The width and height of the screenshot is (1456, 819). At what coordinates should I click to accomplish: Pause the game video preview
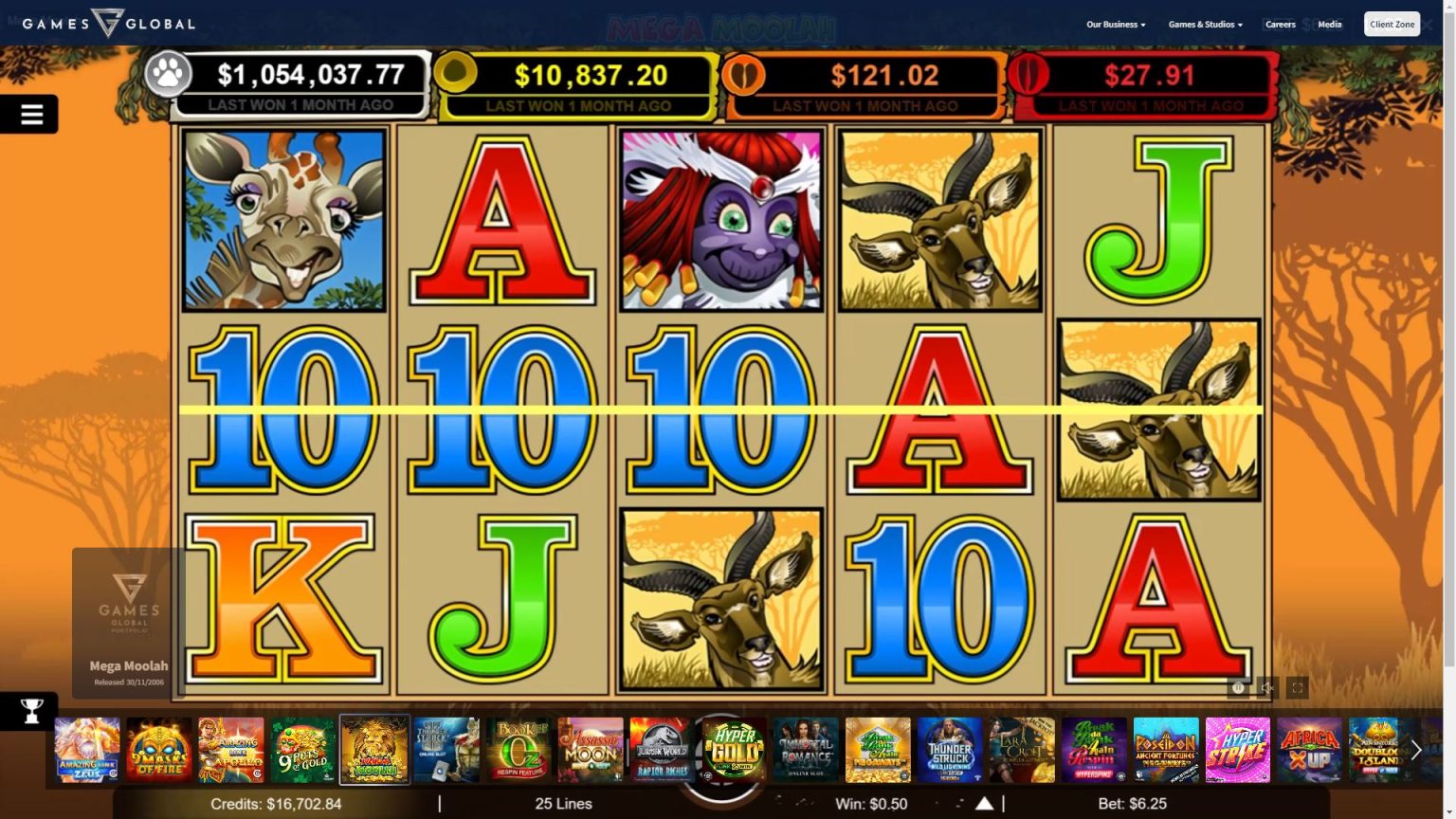(1237, 688)
